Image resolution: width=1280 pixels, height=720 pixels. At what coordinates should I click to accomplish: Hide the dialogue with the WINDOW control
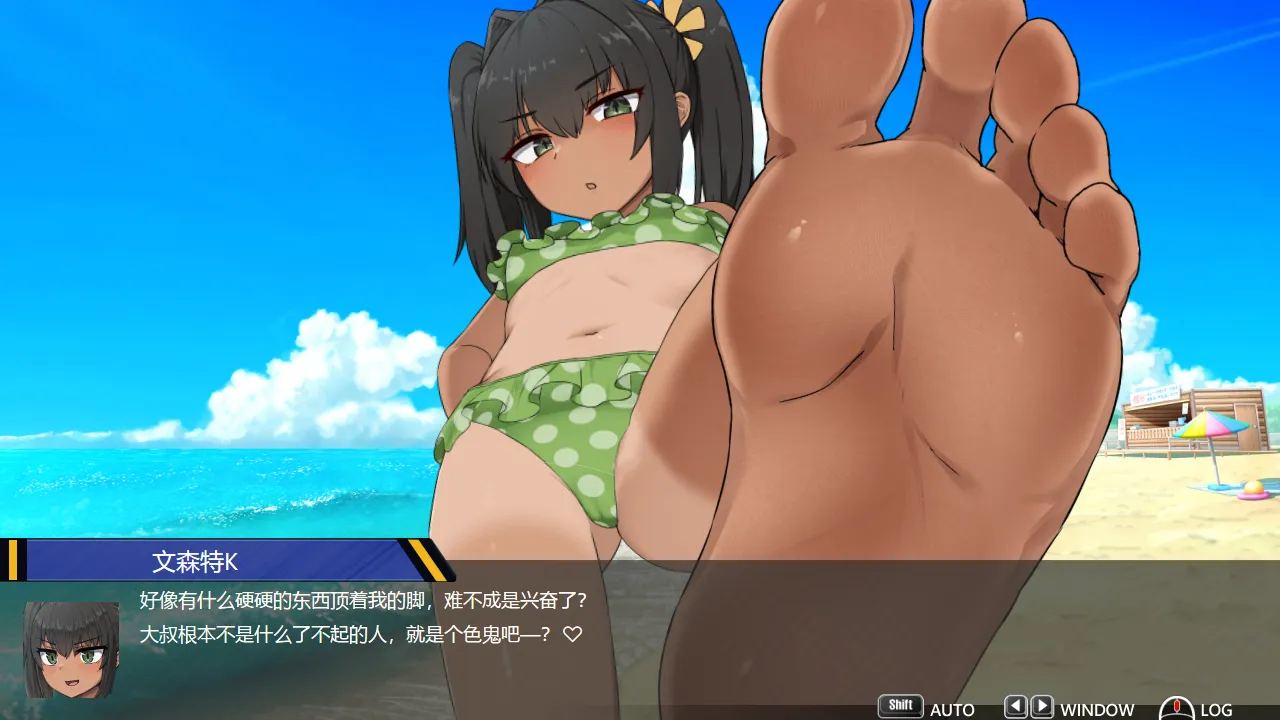[1096, 709]
